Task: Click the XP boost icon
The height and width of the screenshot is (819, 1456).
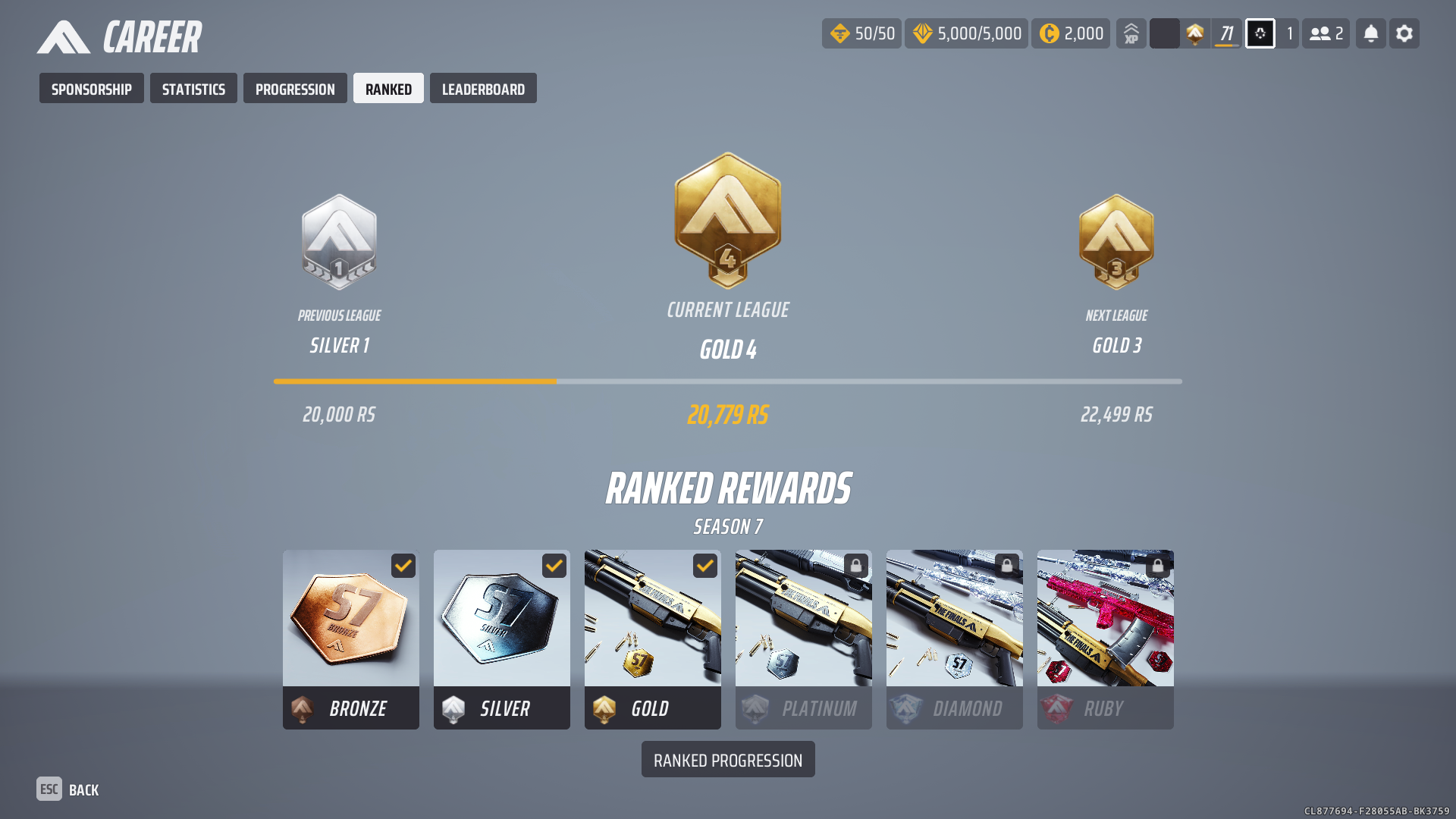Action: click(1131, 34)
